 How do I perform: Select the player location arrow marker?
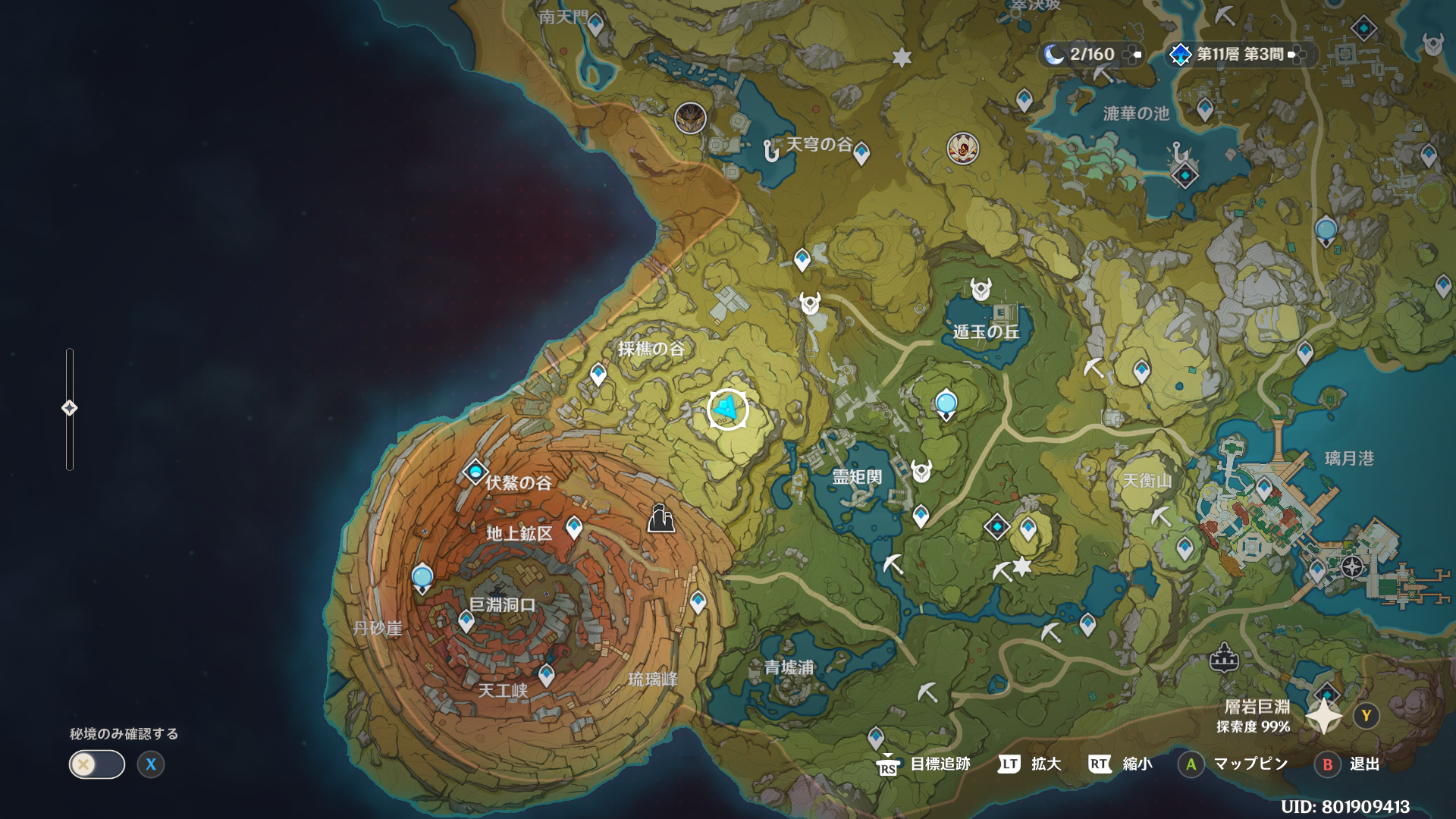[x=727, y=409]
